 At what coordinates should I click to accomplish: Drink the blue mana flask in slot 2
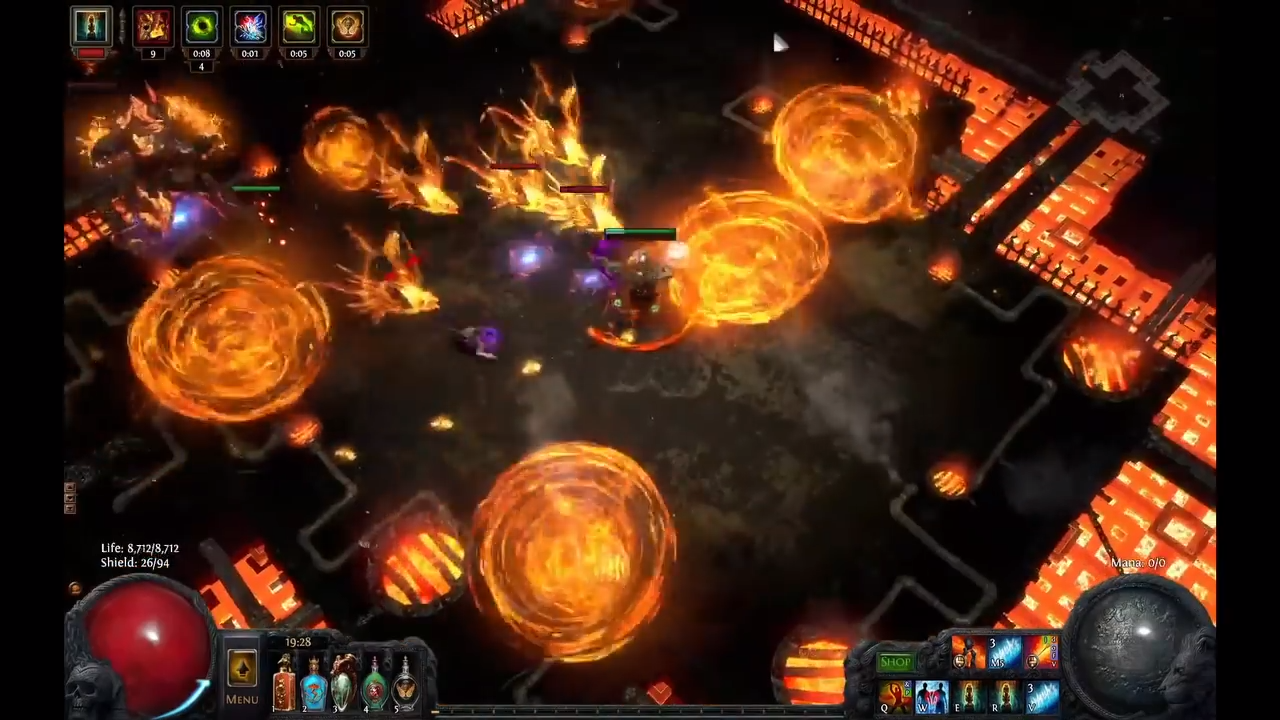(x=313, y=685)
